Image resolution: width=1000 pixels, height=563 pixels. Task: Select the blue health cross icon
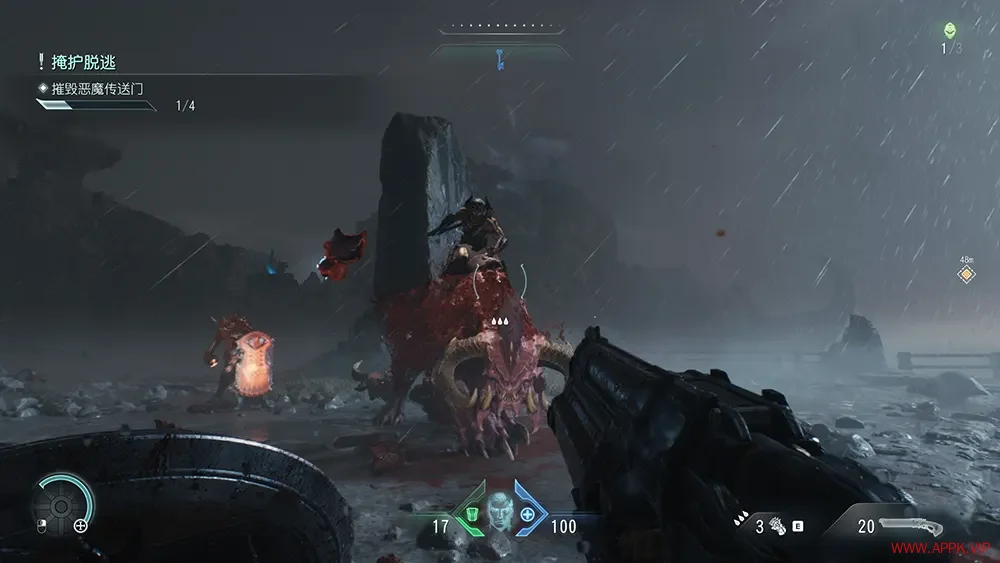point(528,514)
